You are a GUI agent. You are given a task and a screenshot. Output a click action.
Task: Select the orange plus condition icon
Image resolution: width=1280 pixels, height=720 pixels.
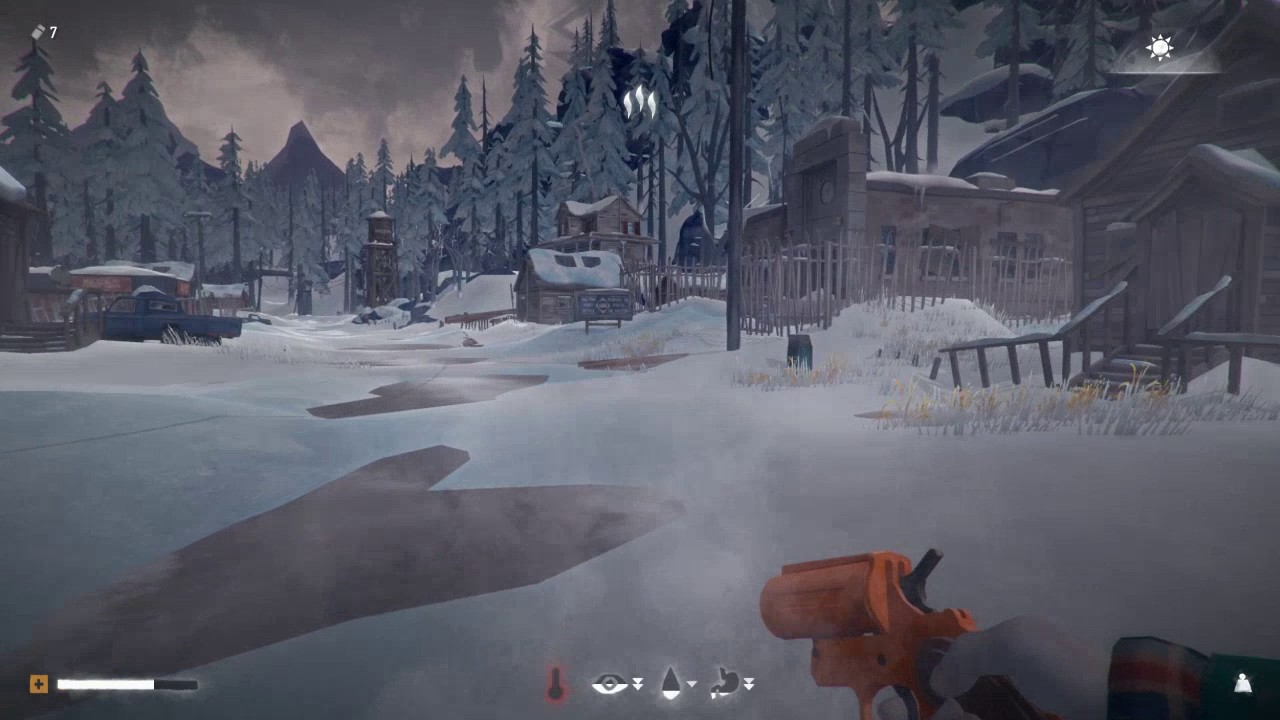click(x=38, y=684)
